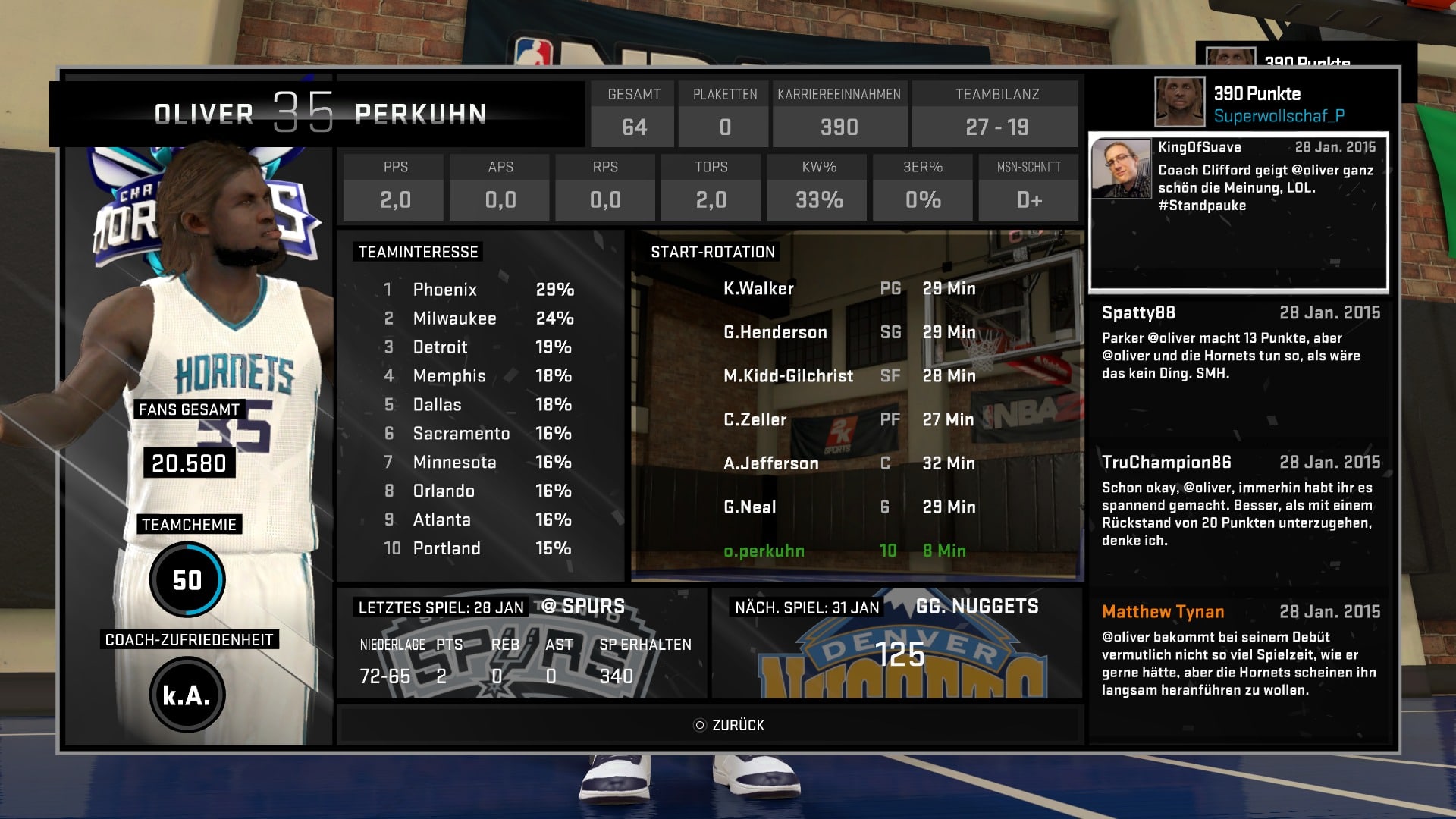Select K.Walker in the start rotation
Screen dimensions: 1456x819
point(758,289)
